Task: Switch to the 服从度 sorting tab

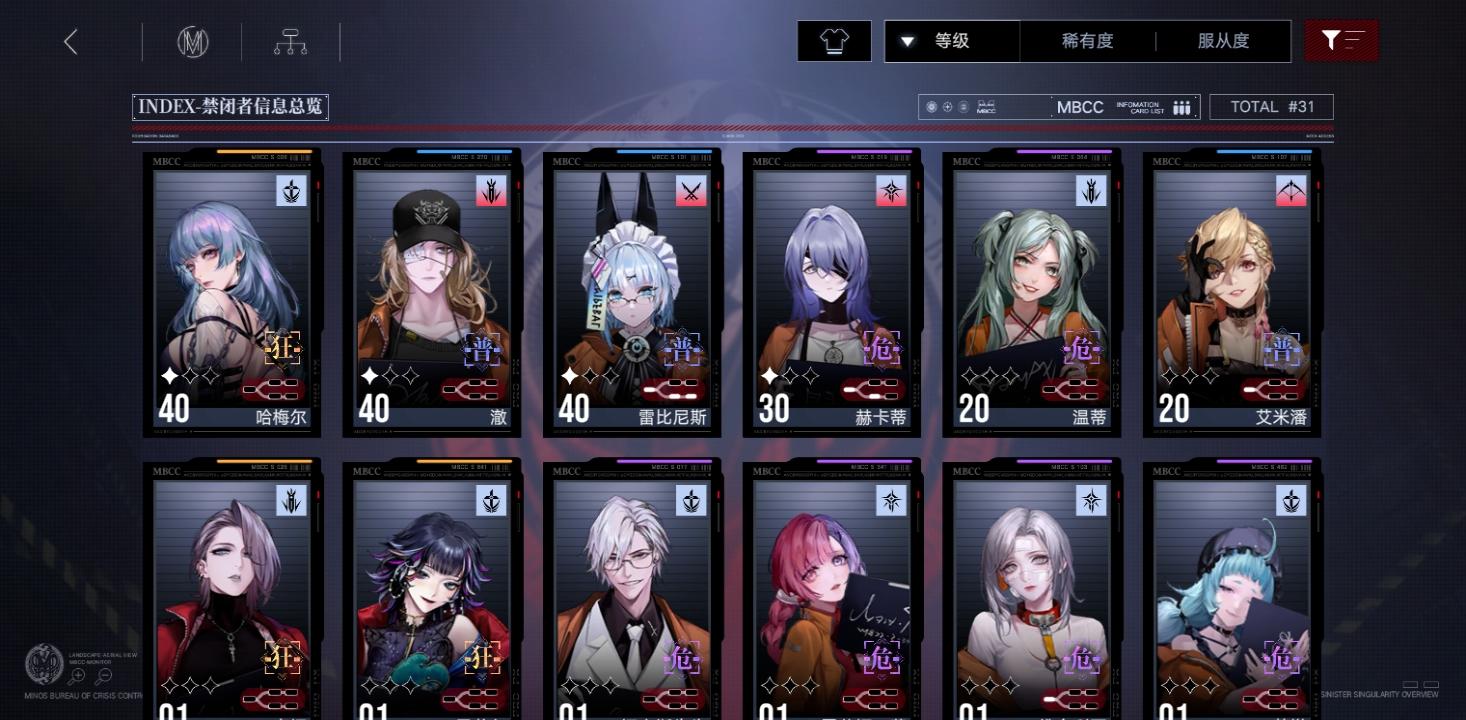Action: [x=1222, y=41]
